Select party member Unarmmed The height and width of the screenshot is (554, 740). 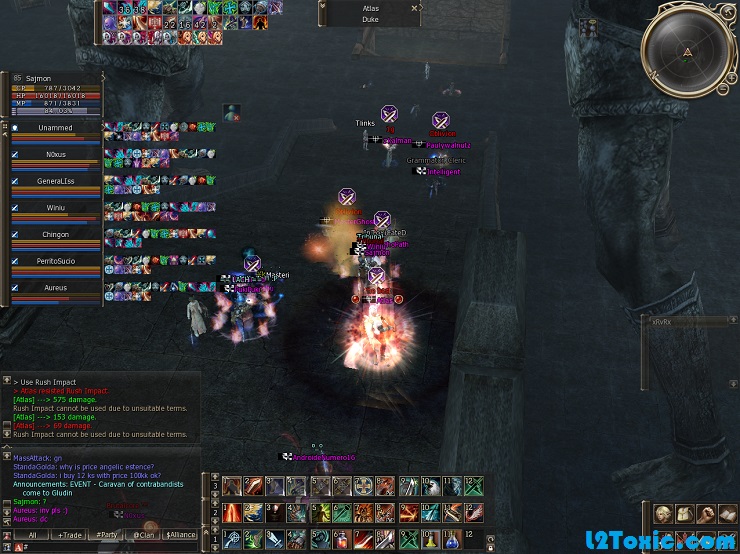[x=54, y=128]
